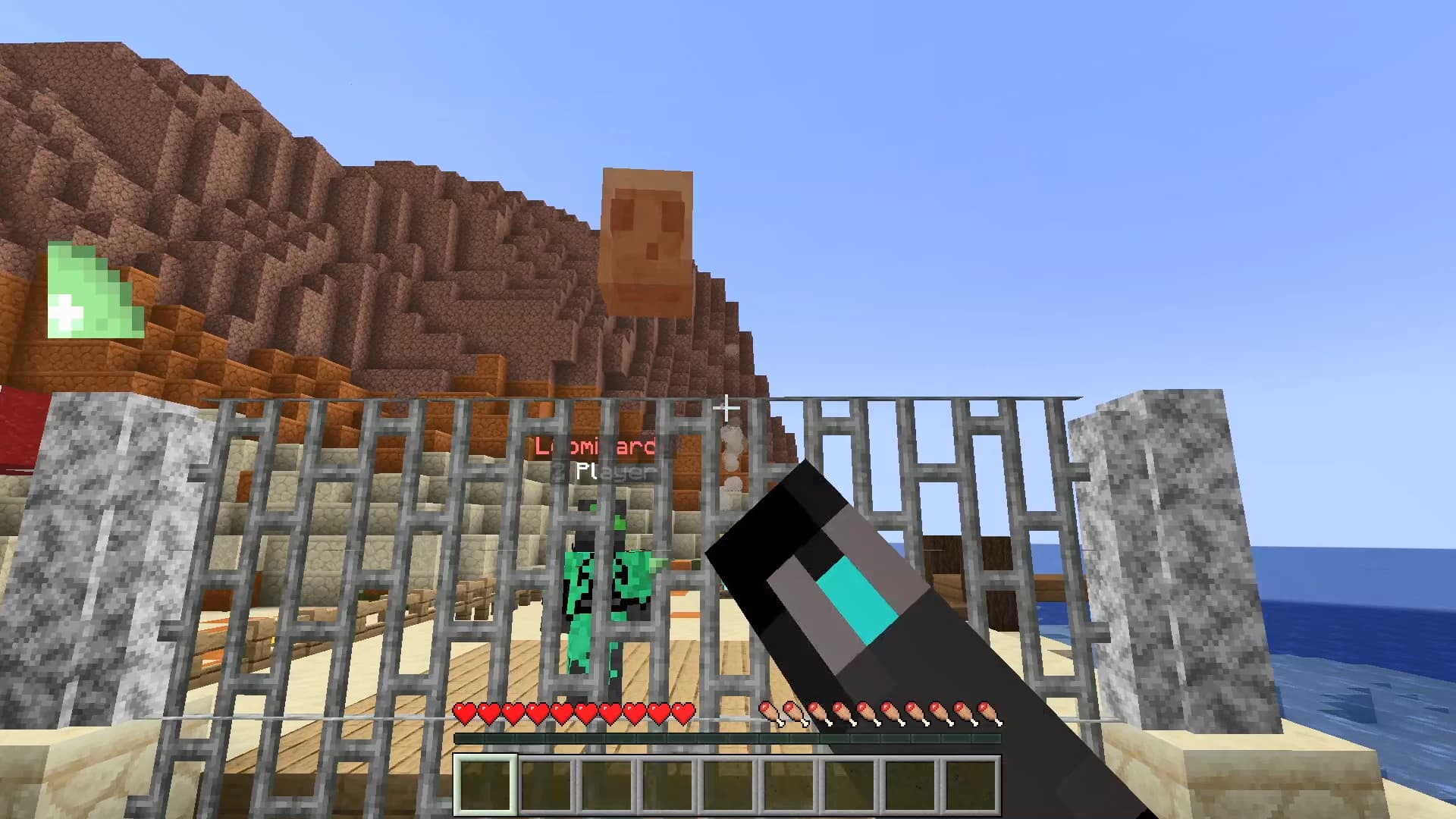
Task: Click the spyglass held in the player's hand
Action: pos(857,599)
